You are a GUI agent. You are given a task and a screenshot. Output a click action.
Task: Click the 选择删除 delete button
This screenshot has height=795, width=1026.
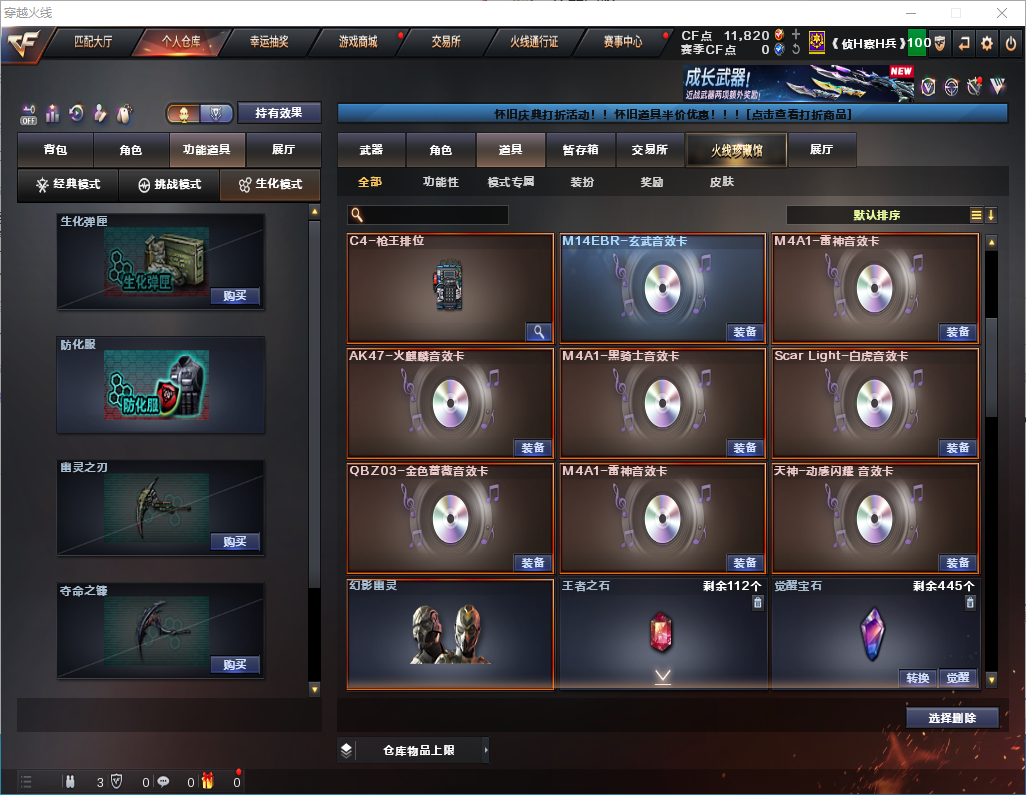tap(952, 718)
